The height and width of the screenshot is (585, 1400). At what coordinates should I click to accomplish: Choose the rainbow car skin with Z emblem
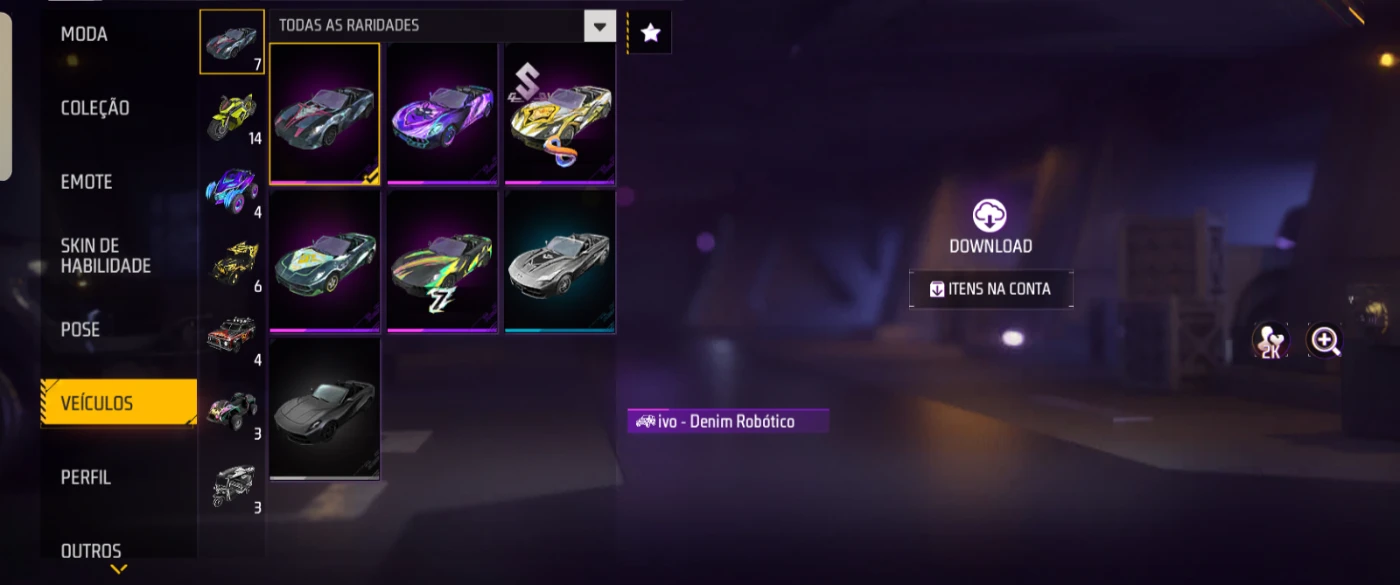point(442,261)
